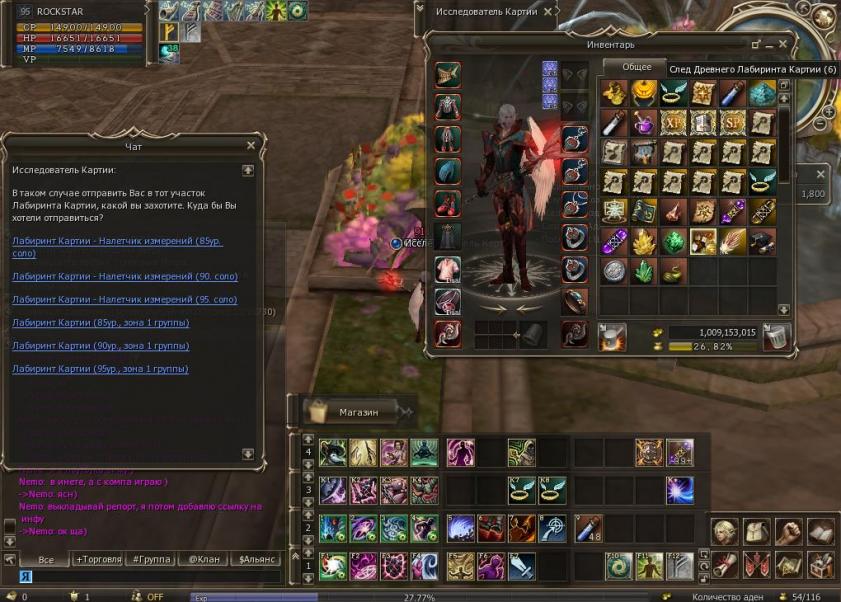Switch to the Общее inventory tab
This screenshot has width=841, height=602.
click(636, 67)
